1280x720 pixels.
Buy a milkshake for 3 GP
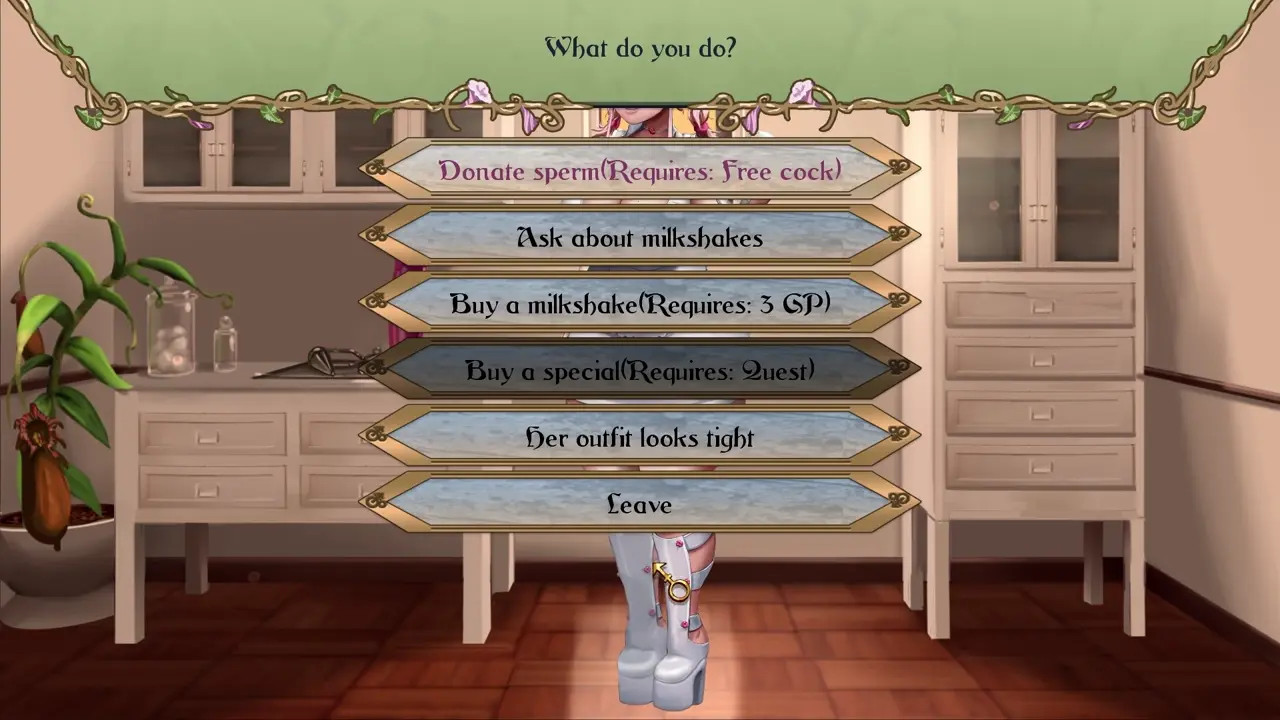click(640, 304)
